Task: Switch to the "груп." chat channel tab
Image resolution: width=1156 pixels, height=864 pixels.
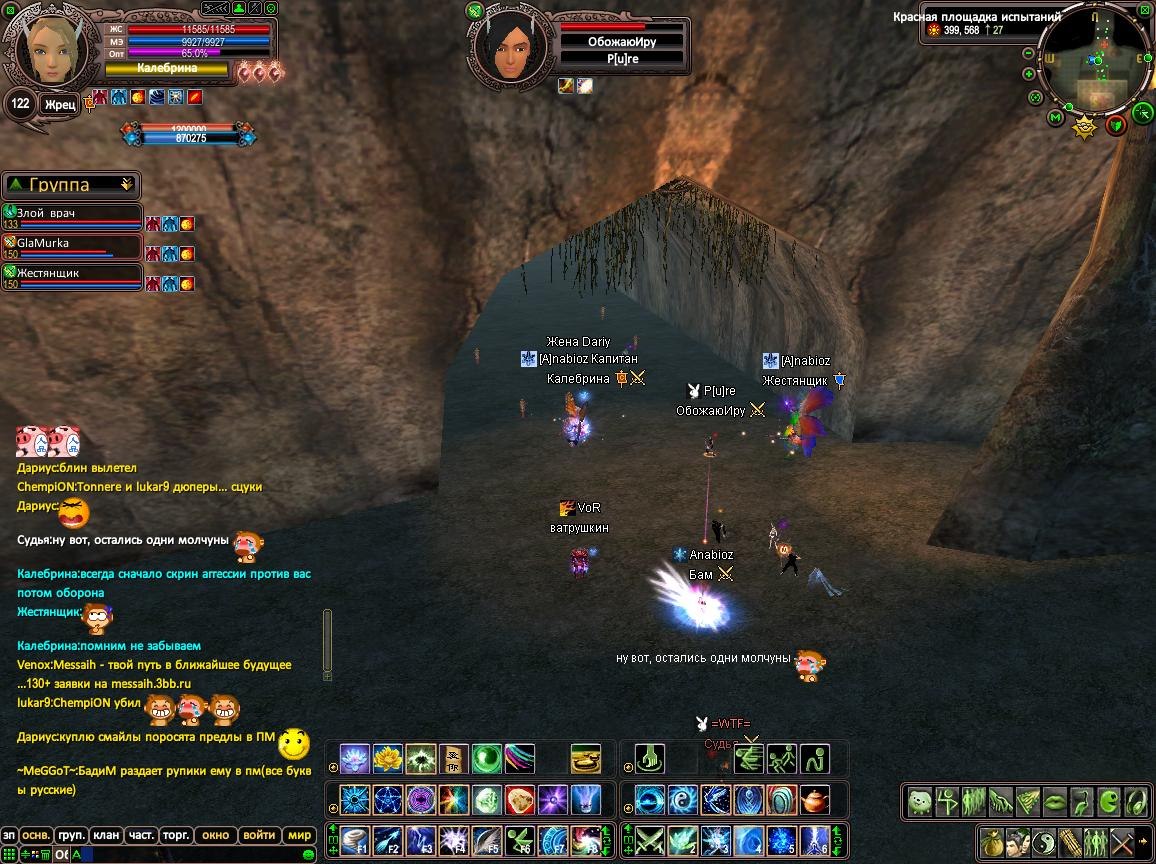Action: tap(71, 835)
